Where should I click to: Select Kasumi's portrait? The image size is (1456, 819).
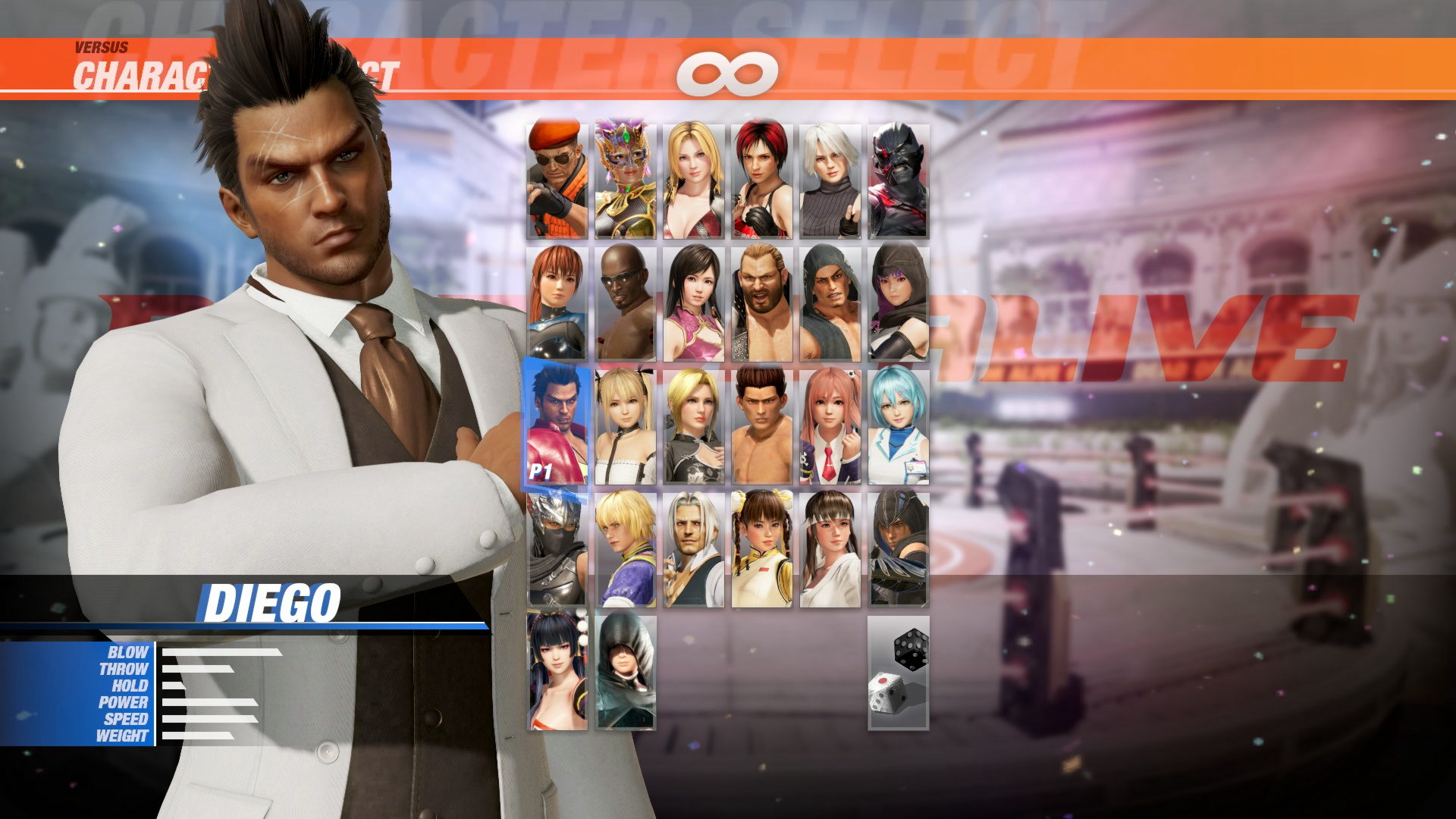pos(557,302)
